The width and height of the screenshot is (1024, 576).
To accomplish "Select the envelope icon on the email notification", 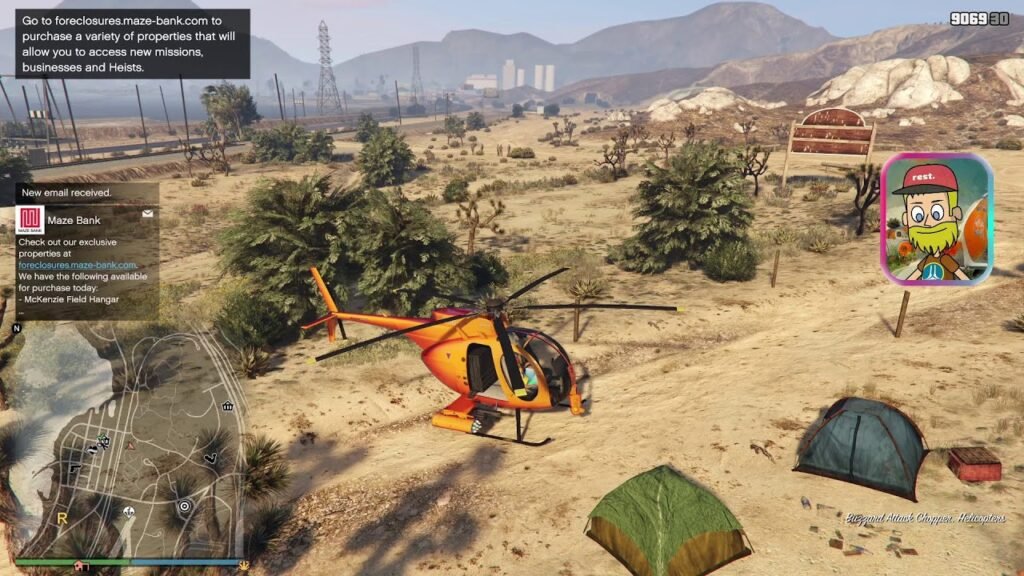I will [148, 213].
